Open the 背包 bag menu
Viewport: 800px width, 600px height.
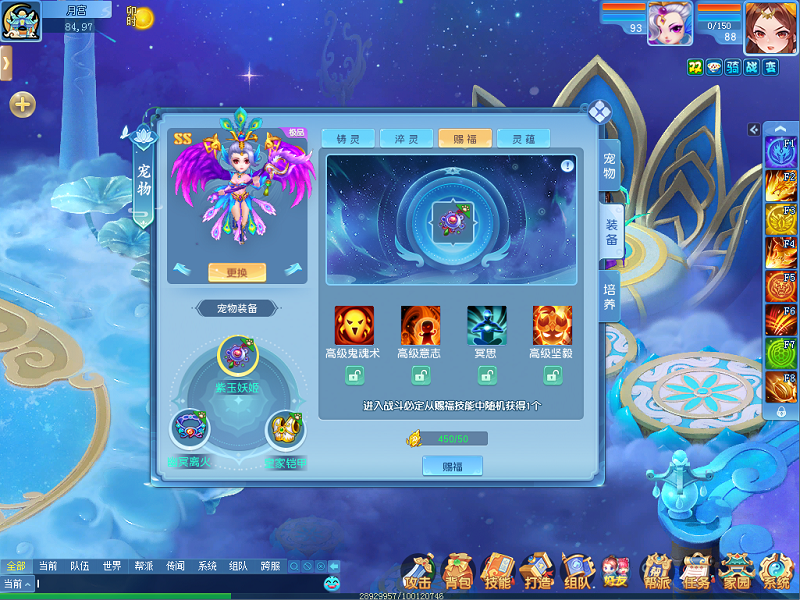point(458,573)
